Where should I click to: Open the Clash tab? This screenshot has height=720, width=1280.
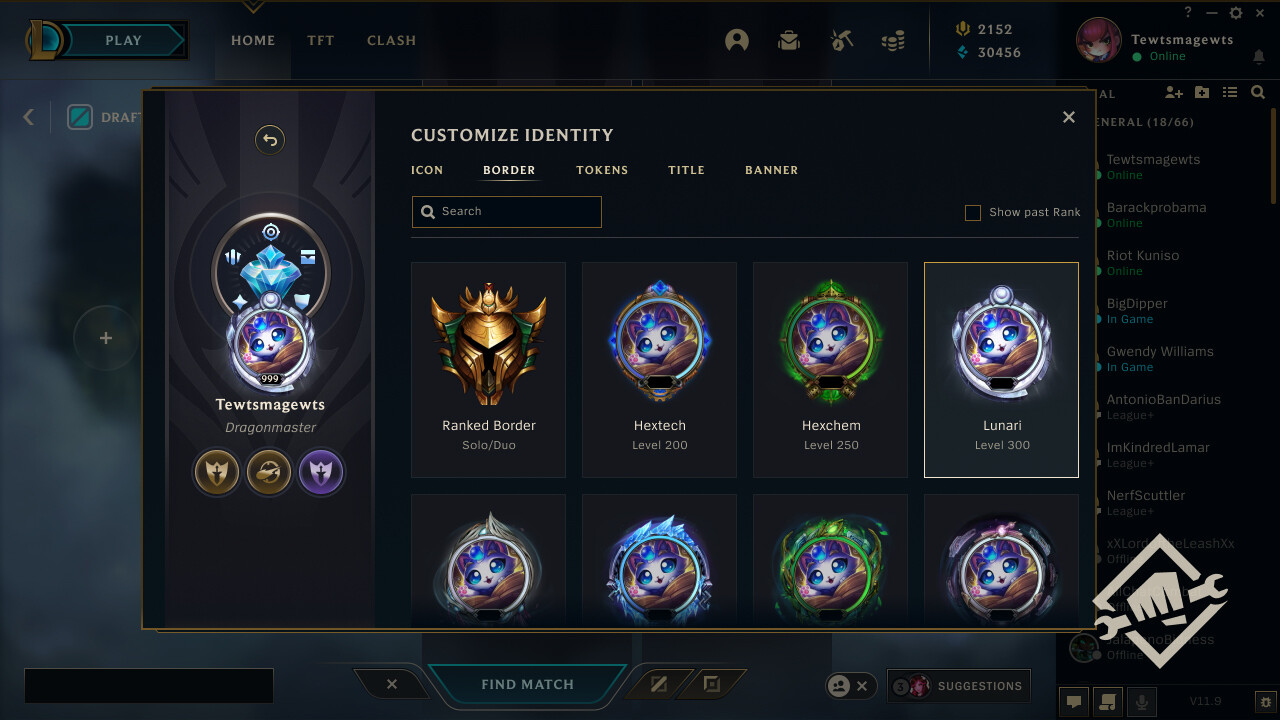(x=391, y=41)
